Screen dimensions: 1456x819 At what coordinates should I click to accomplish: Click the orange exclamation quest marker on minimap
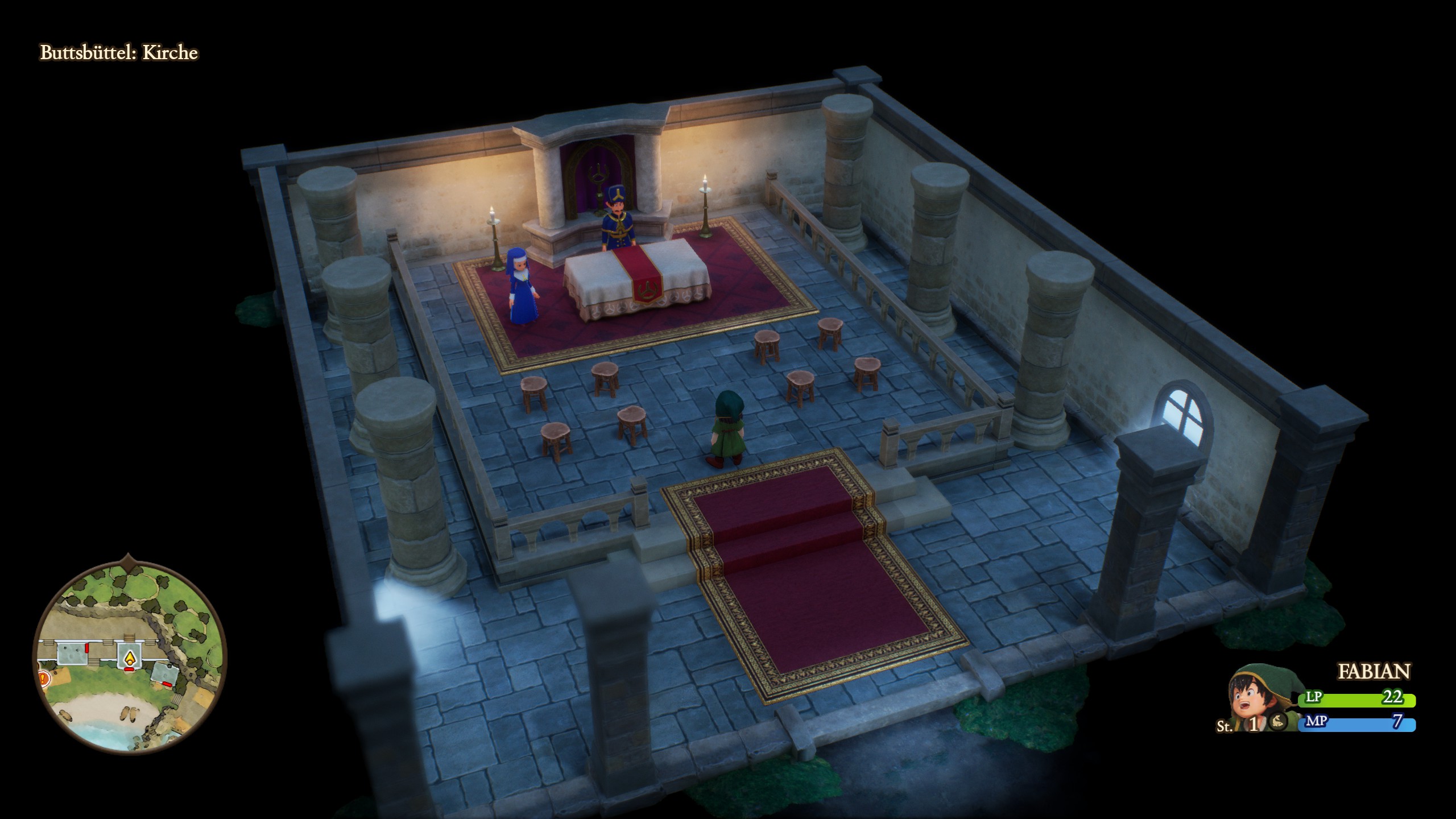point(42,679)
